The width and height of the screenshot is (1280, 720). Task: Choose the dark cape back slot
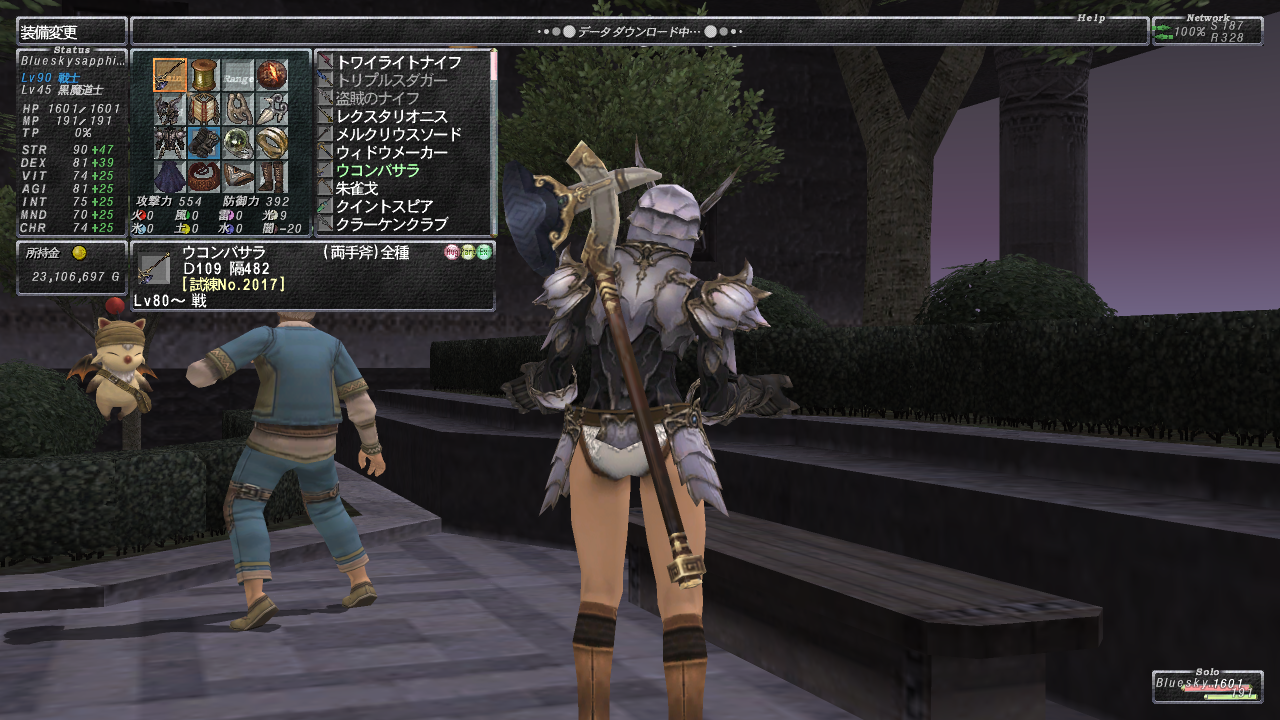click(169, 177)
